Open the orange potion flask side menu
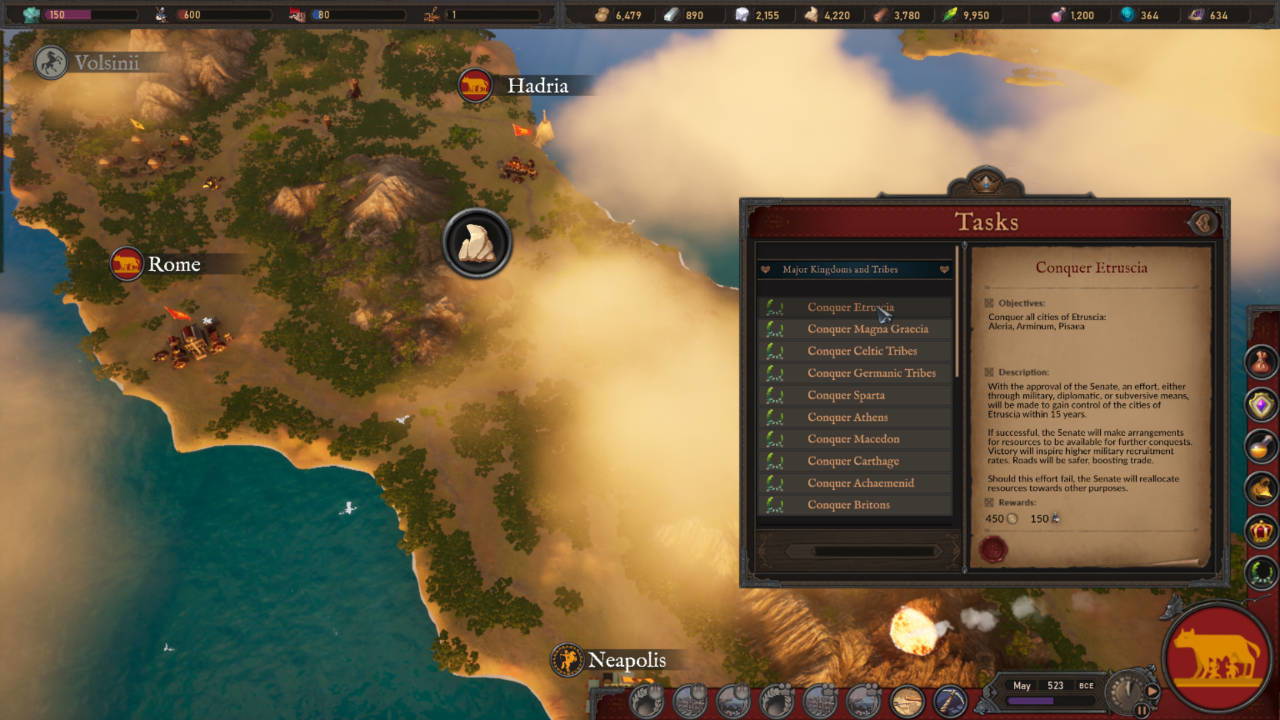The width and height of the screenshot is (1280, 720). (x=1262, y=446)
